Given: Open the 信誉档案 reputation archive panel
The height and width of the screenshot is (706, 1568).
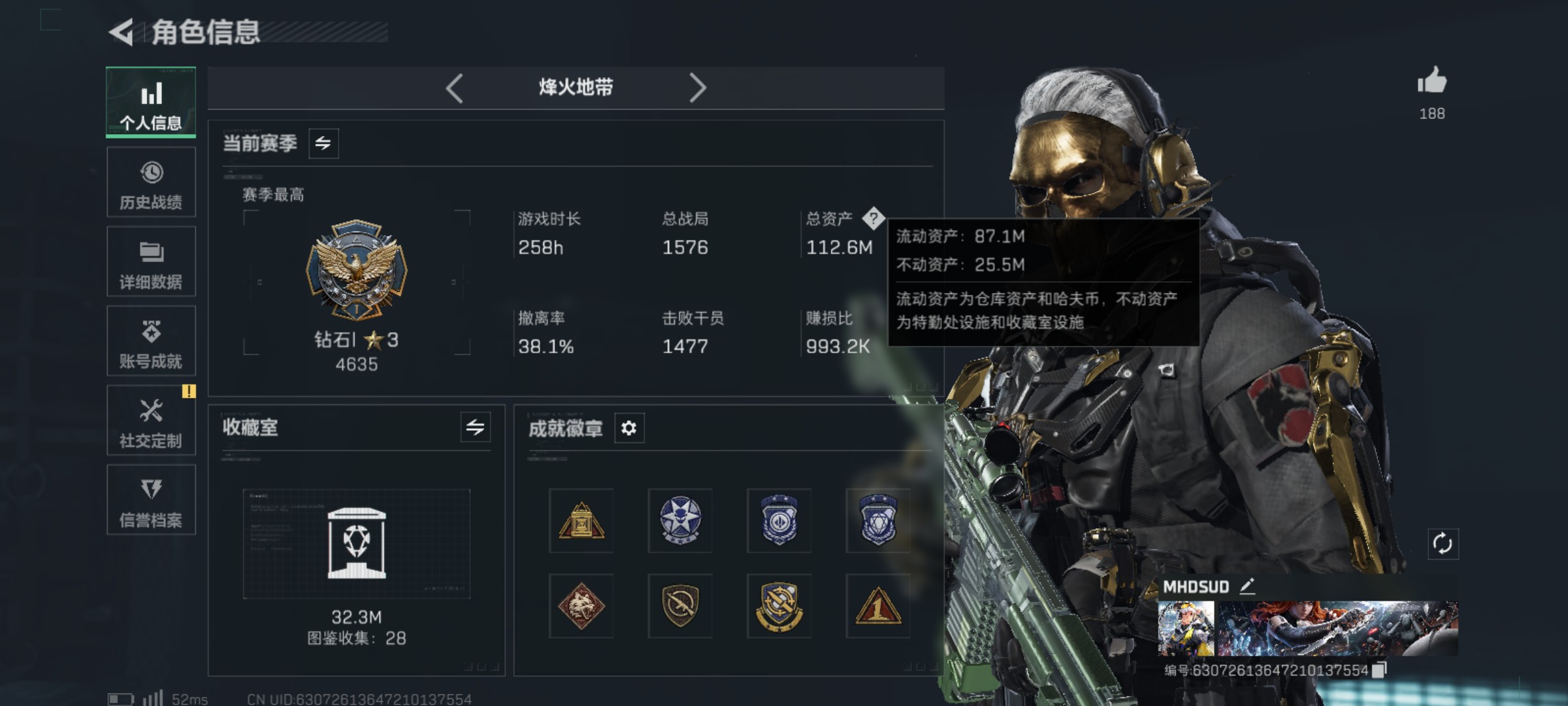Looking at the screenshot, I should click(x=151, y=500).
